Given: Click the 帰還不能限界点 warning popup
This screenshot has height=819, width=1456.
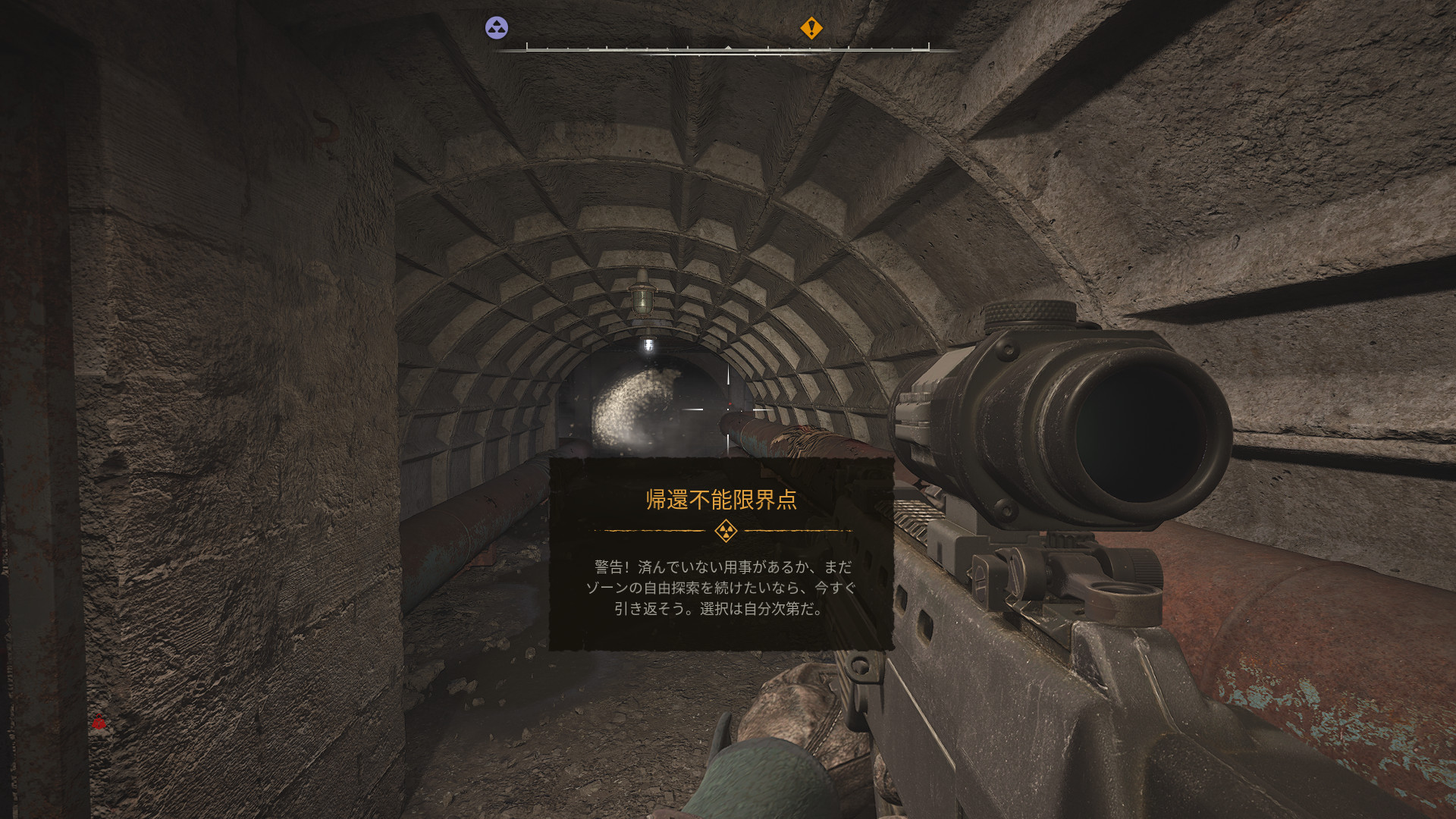Looking at the screenshot, I should [721, 554].
